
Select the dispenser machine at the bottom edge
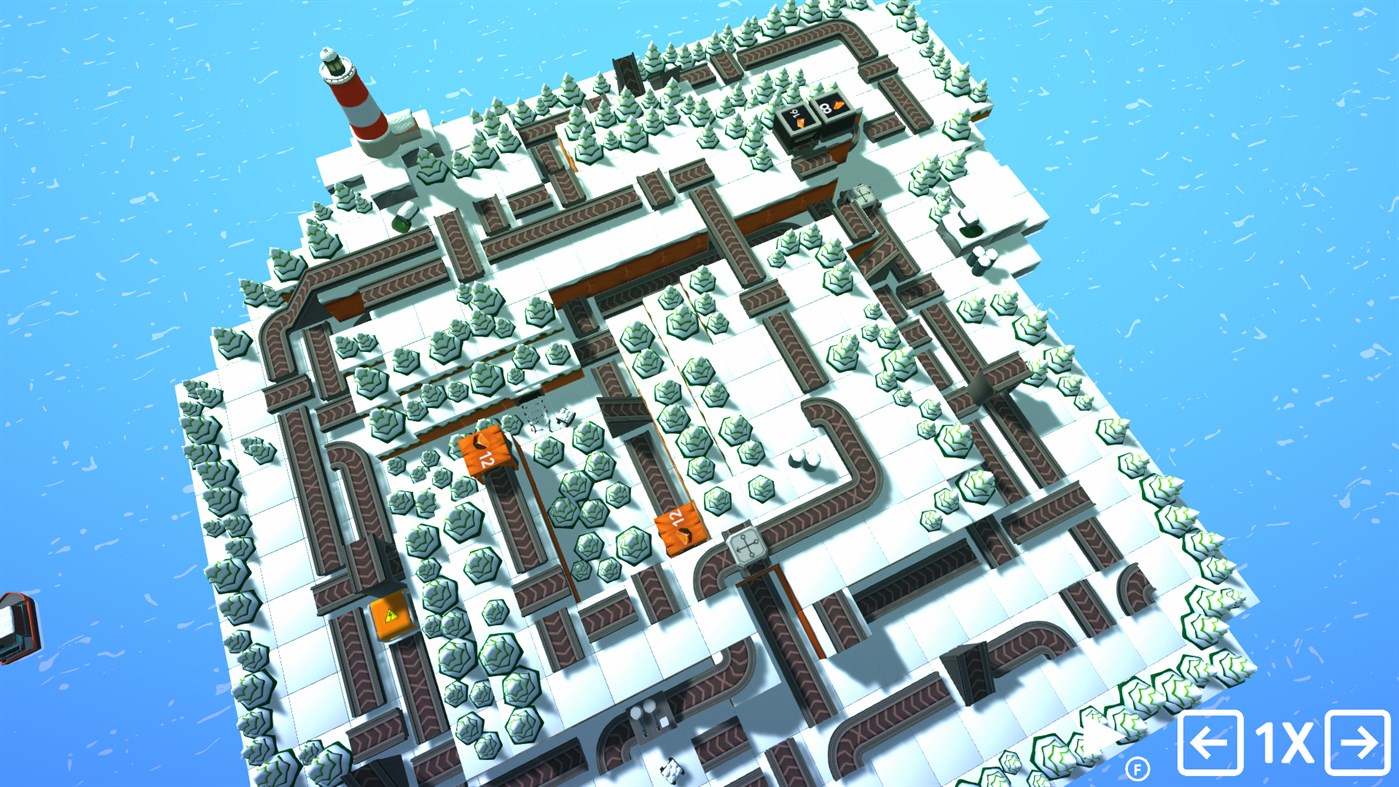pos(651,715)
